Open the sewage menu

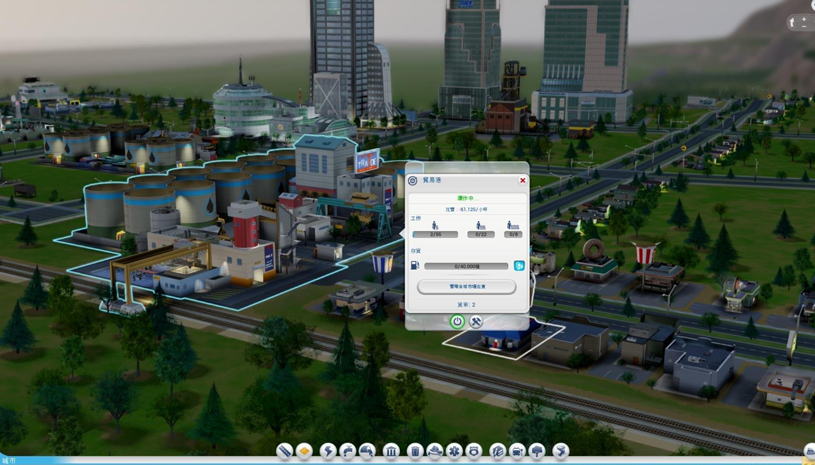click(x=367, y=452)
